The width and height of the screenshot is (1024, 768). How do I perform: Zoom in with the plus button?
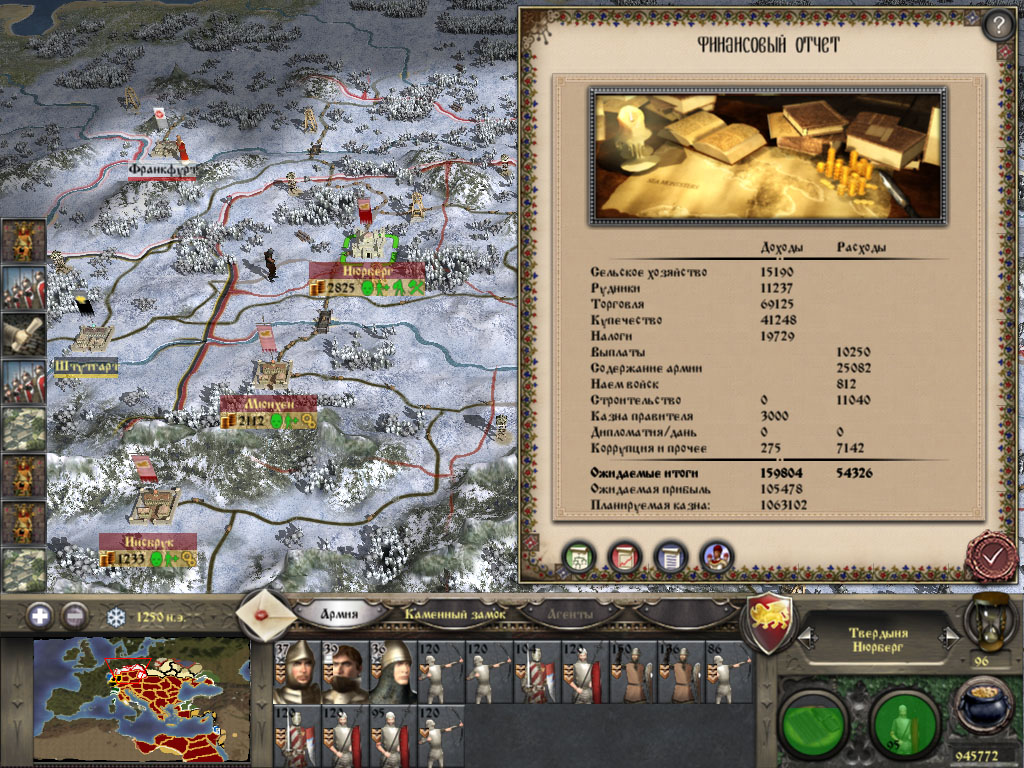coord(40,615)
